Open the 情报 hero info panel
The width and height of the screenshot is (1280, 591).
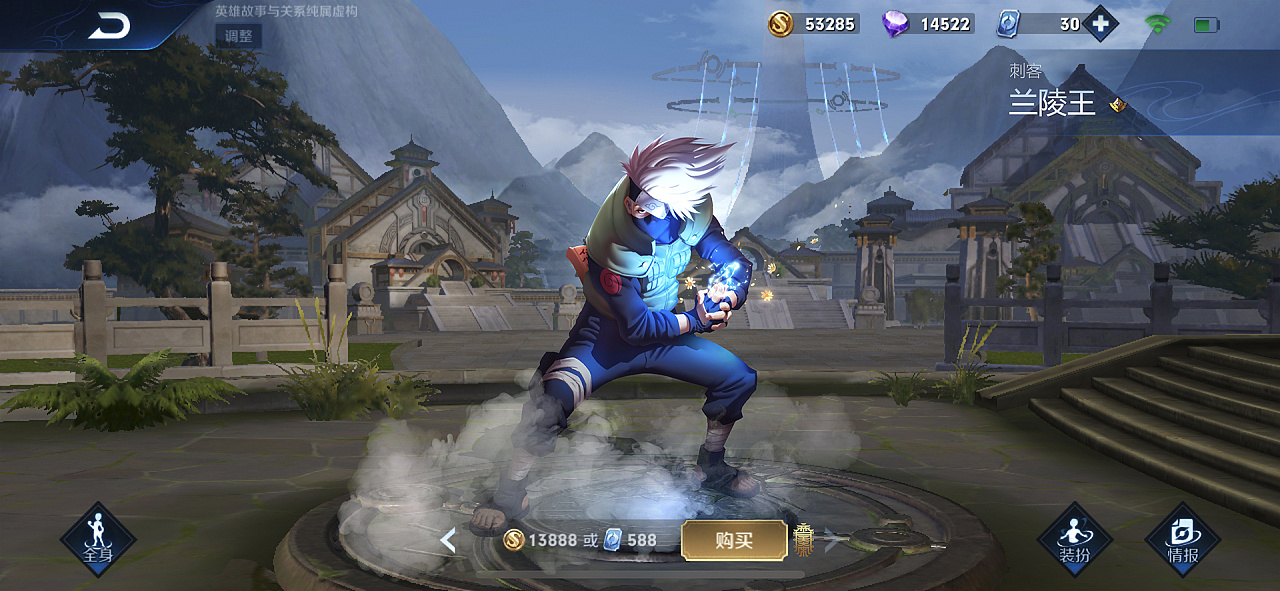click(x=1182, y=539)
